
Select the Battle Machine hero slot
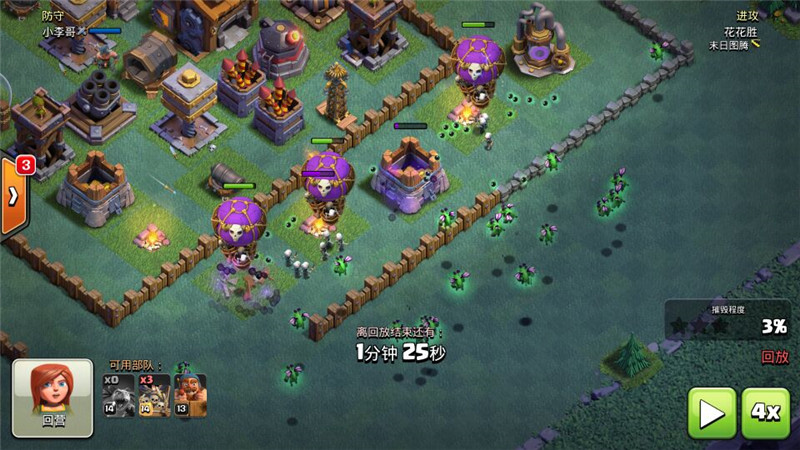point(190,396)
